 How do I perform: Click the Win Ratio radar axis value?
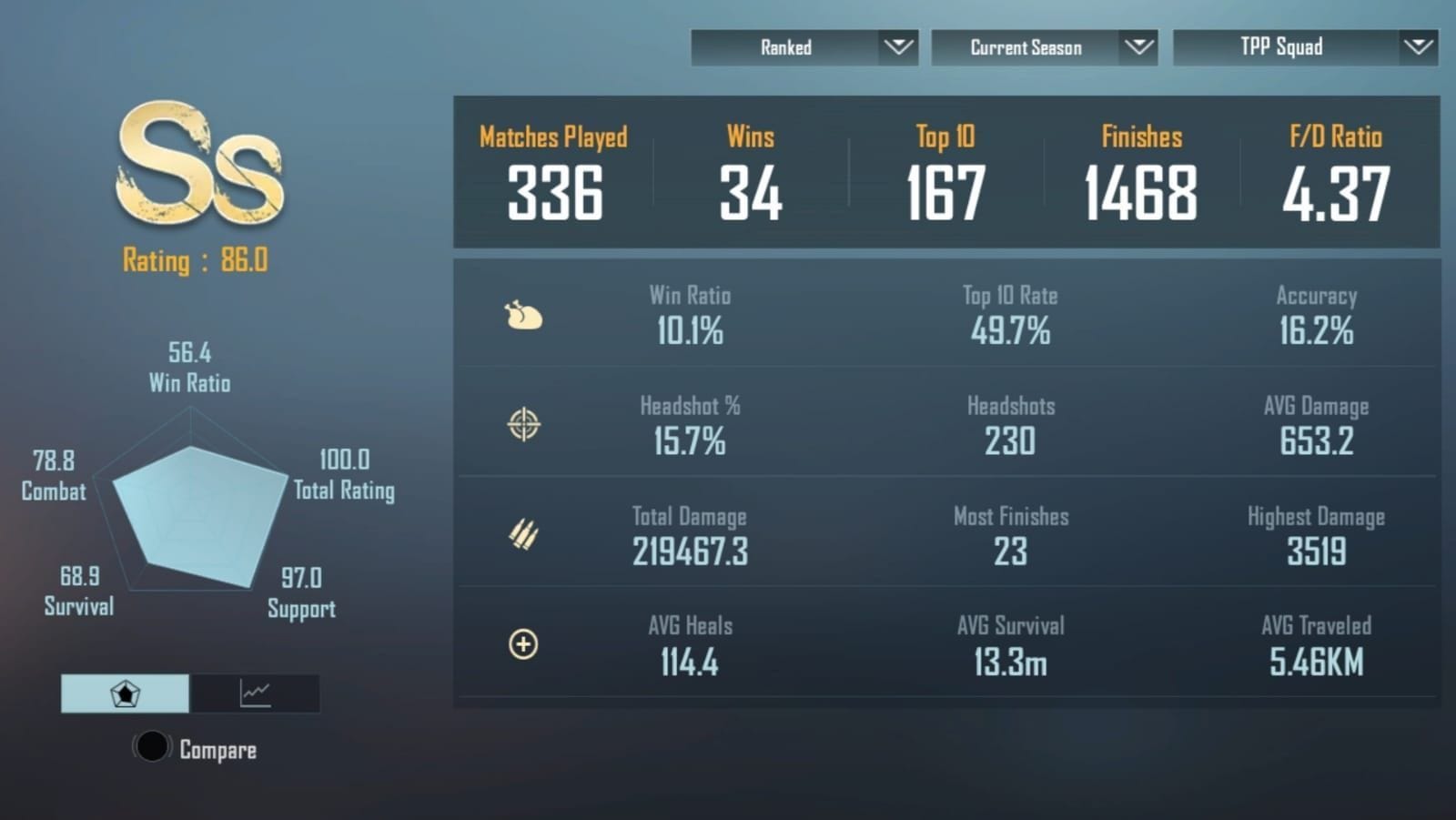(x=187, y=367)
